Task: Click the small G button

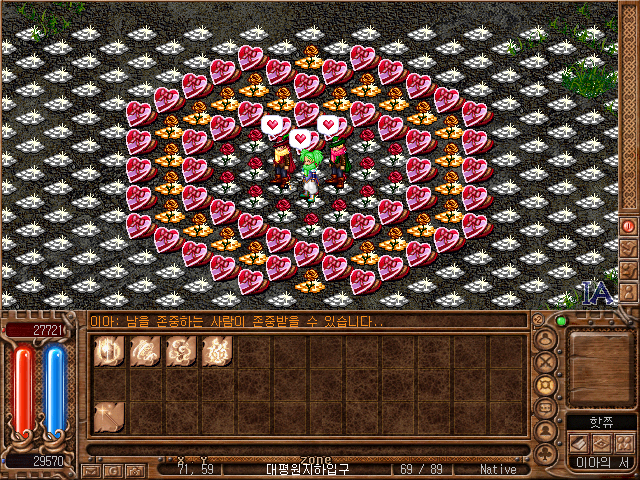Action: click(x=114, y=469)
